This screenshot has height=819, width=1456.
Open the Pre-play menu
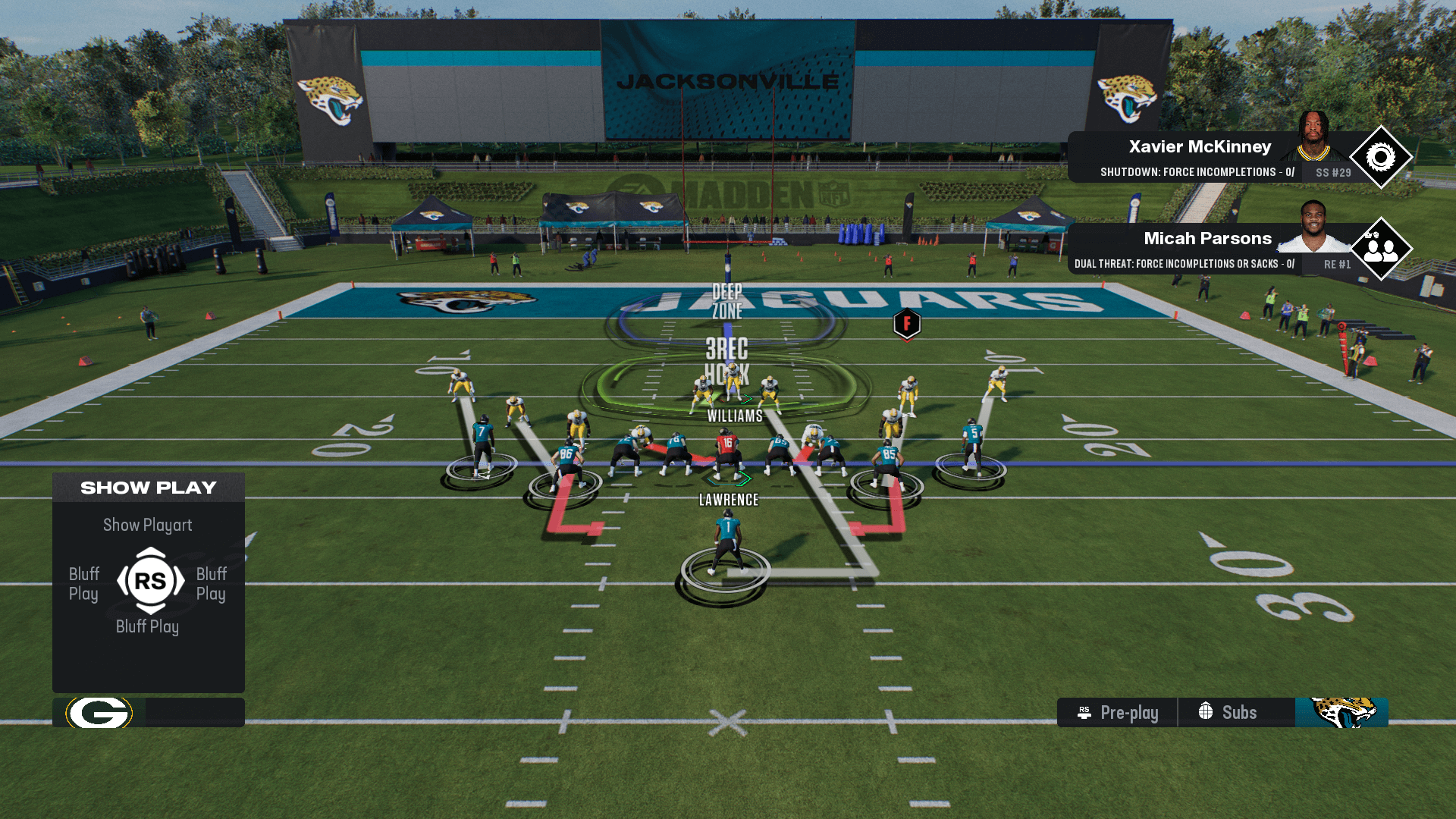(x=1118, y=713)
